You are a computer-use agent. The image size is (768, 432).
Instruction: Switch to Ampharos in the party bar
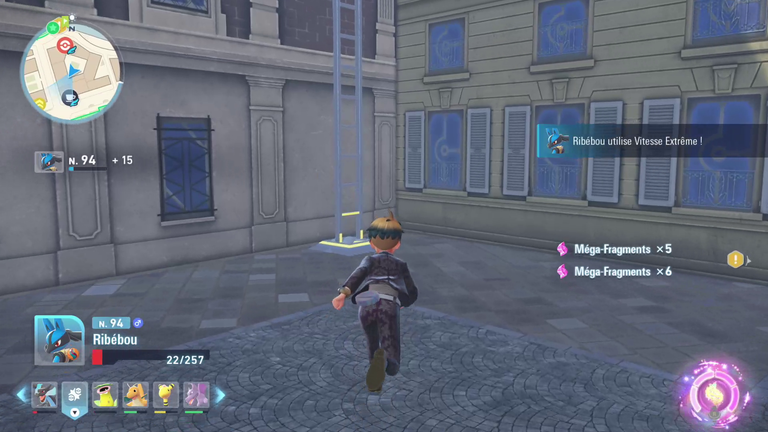[x=165, y=395]
